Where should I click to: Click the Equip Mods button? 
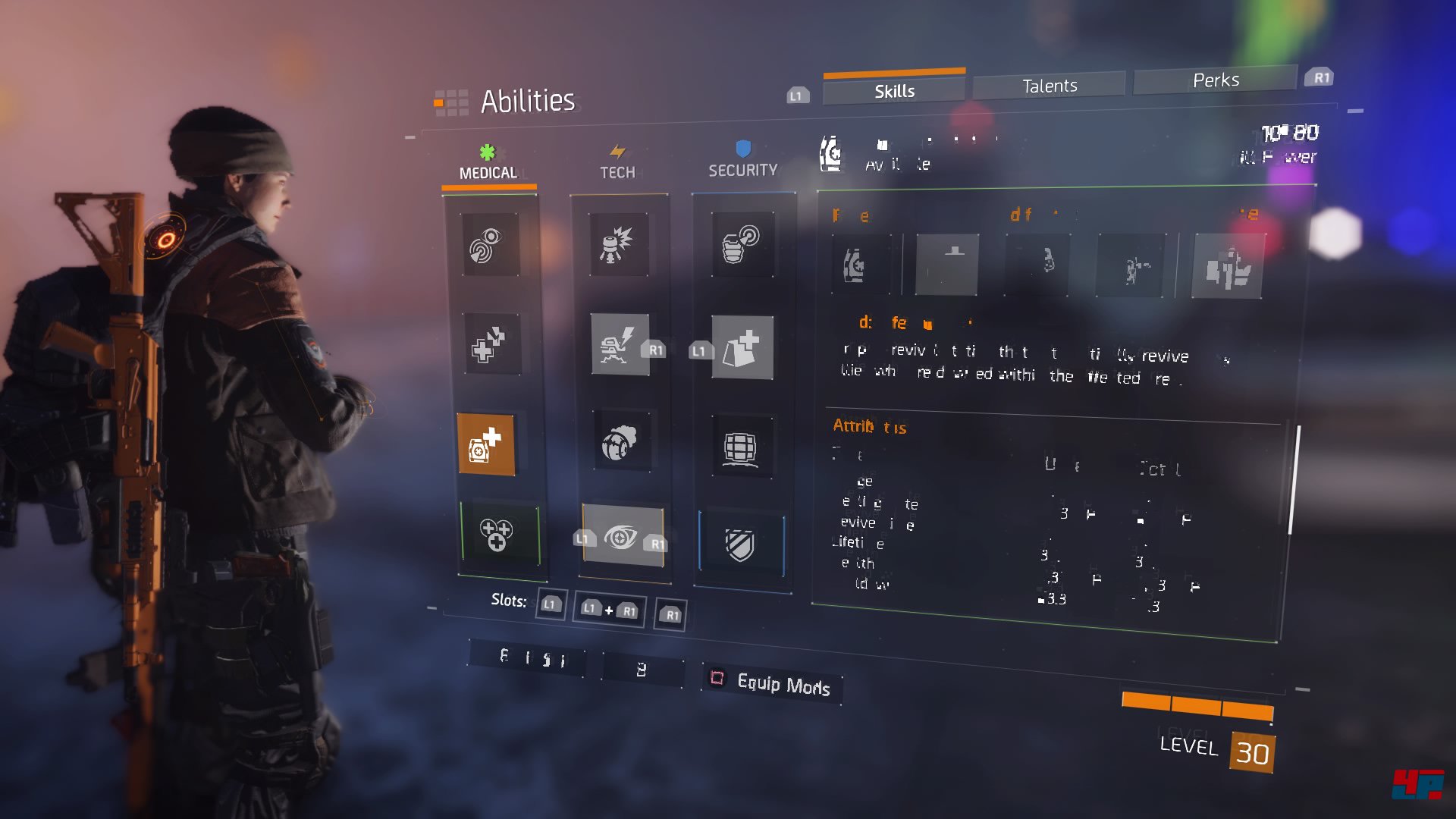point(773,682)
